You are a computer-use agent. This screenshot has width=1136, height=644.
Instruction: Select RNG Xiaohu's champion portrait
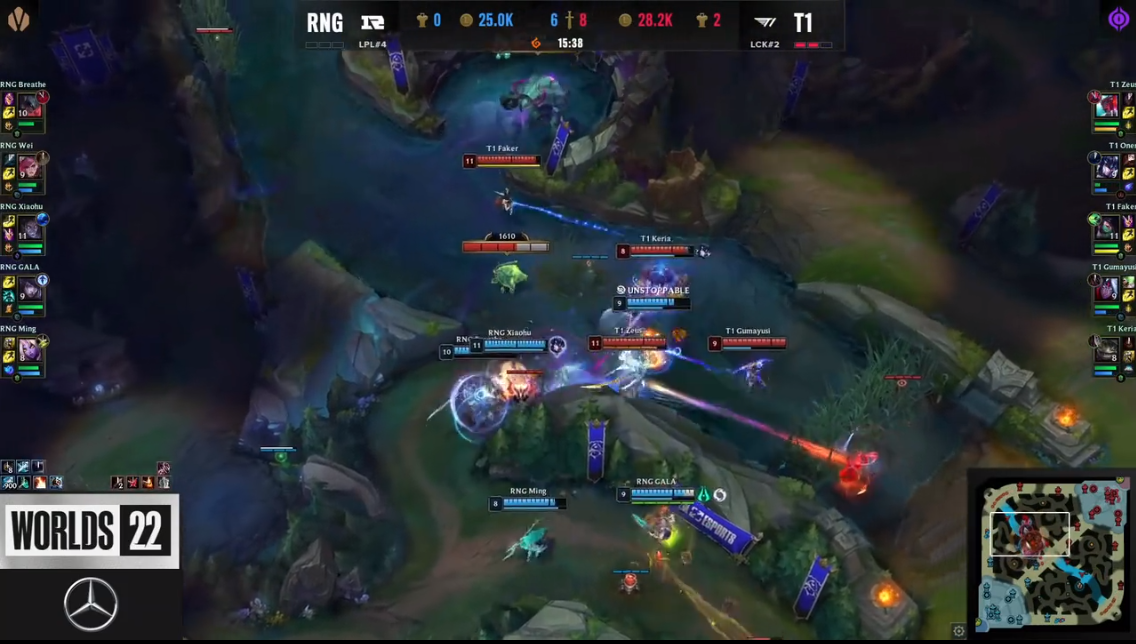29,228
